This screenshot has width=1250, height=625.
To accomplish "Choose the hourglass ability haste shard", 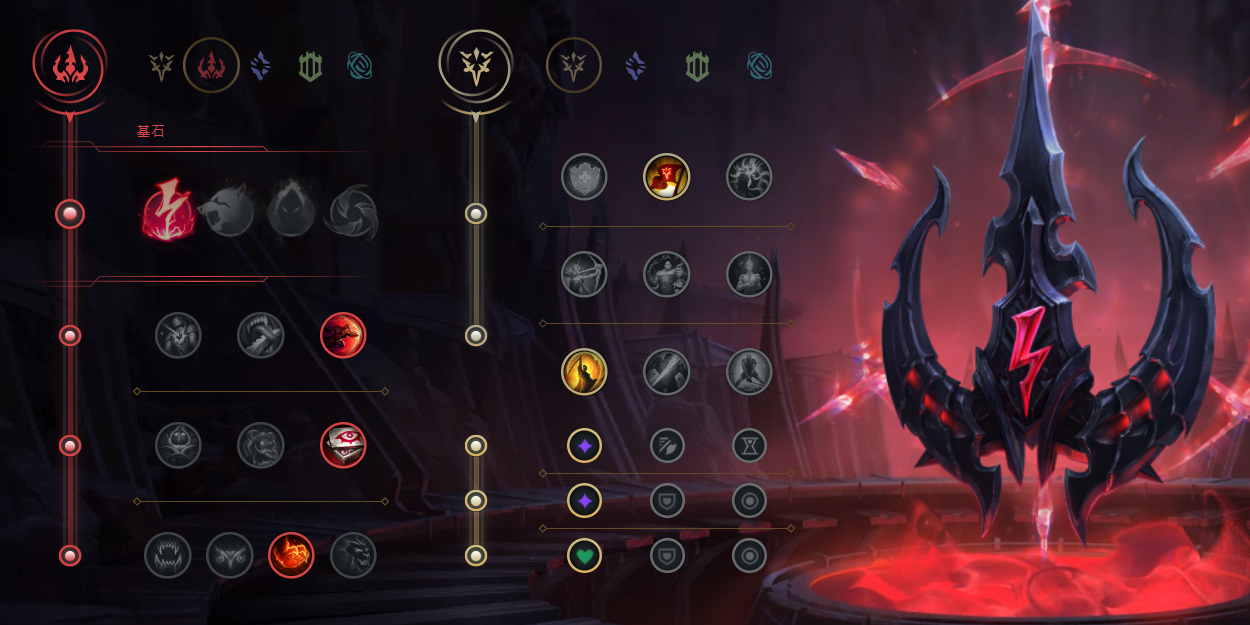I will [749, 445].
